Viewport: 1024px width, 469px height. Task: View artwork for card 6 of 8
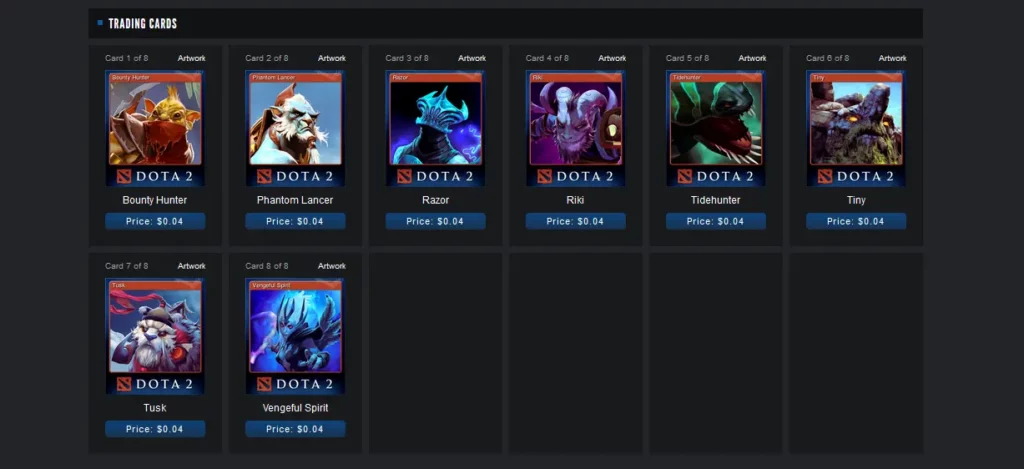click(x=891, y=58)
